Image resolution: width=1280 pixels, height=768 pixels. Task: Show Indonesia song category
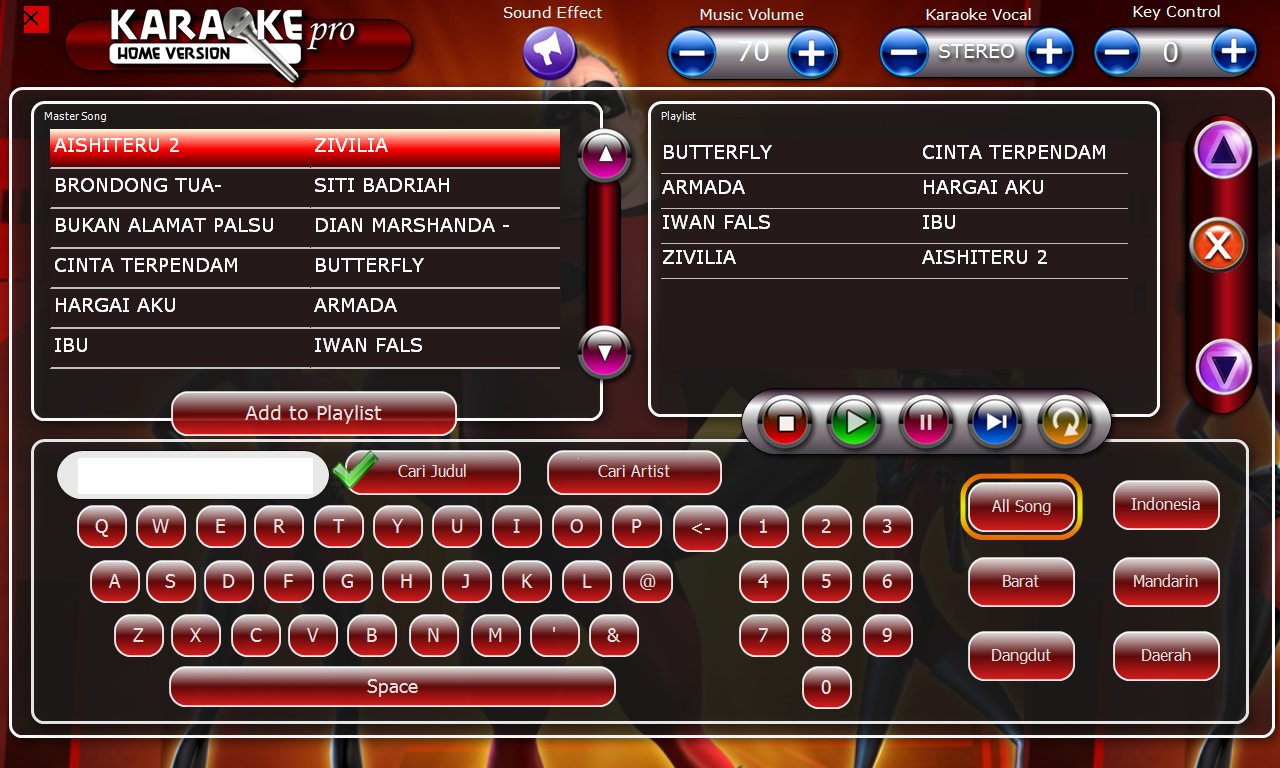(x=1165, y=506)
